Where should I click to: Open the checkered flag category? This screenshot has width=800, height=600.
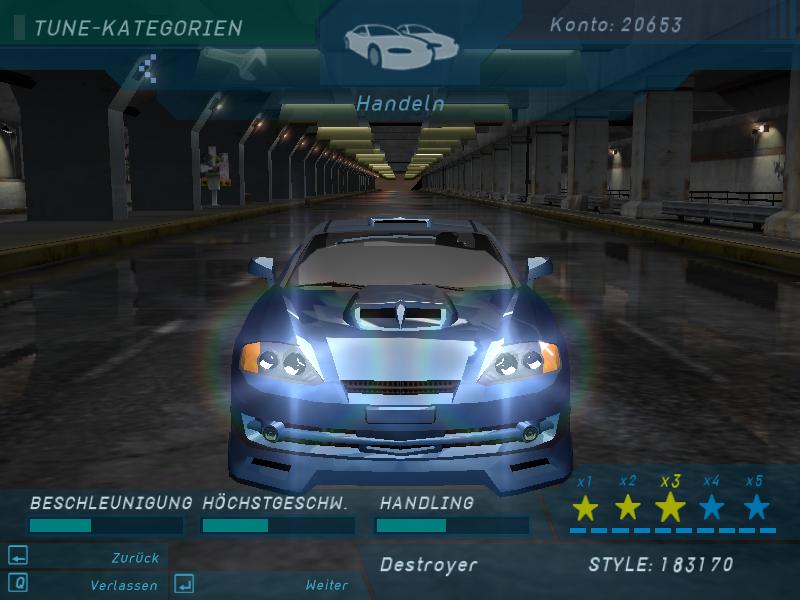click(148, 69)
